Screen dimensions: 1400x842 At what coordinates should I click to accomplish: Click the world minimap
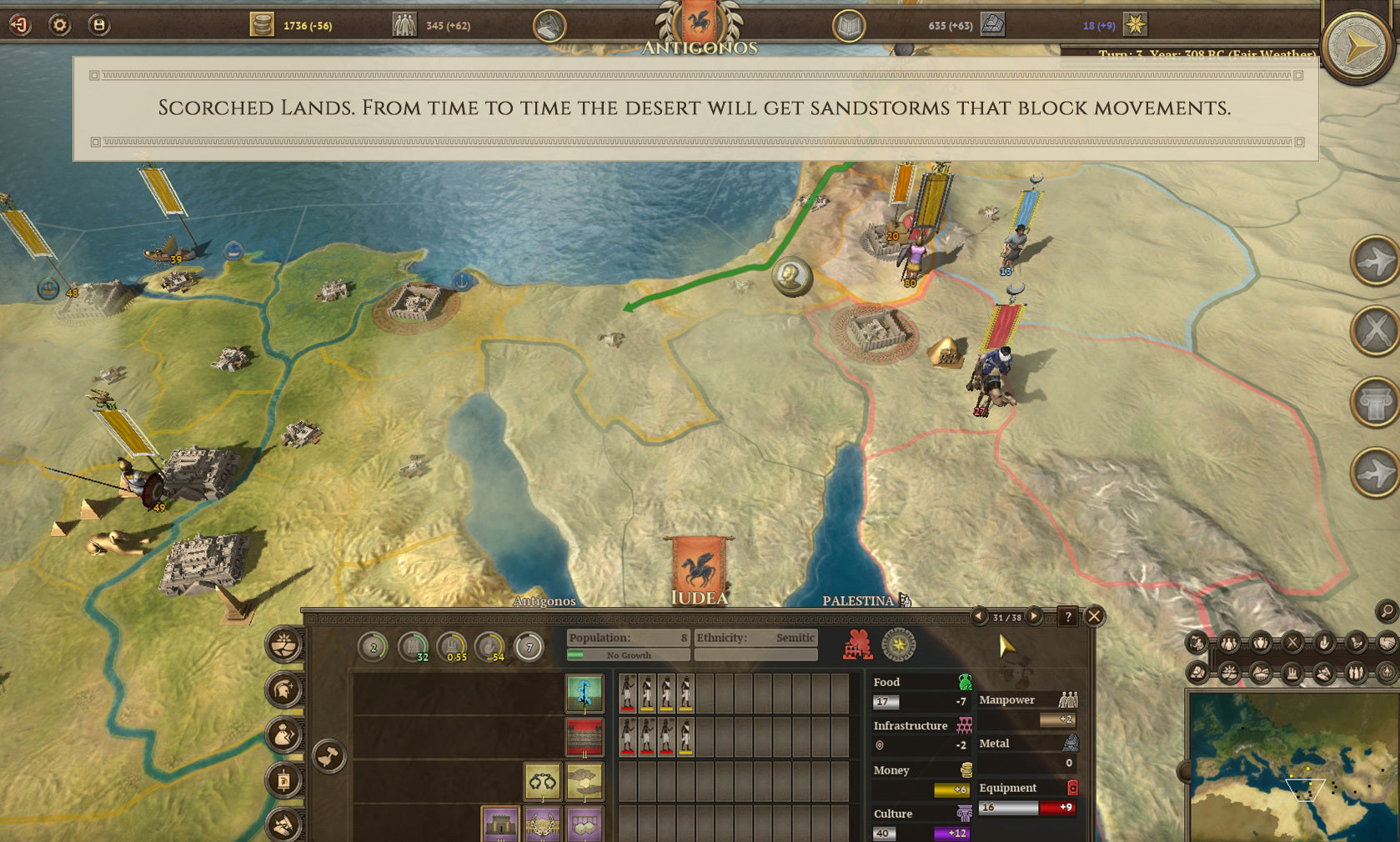pyautogui.click(x=1294, y=767)
